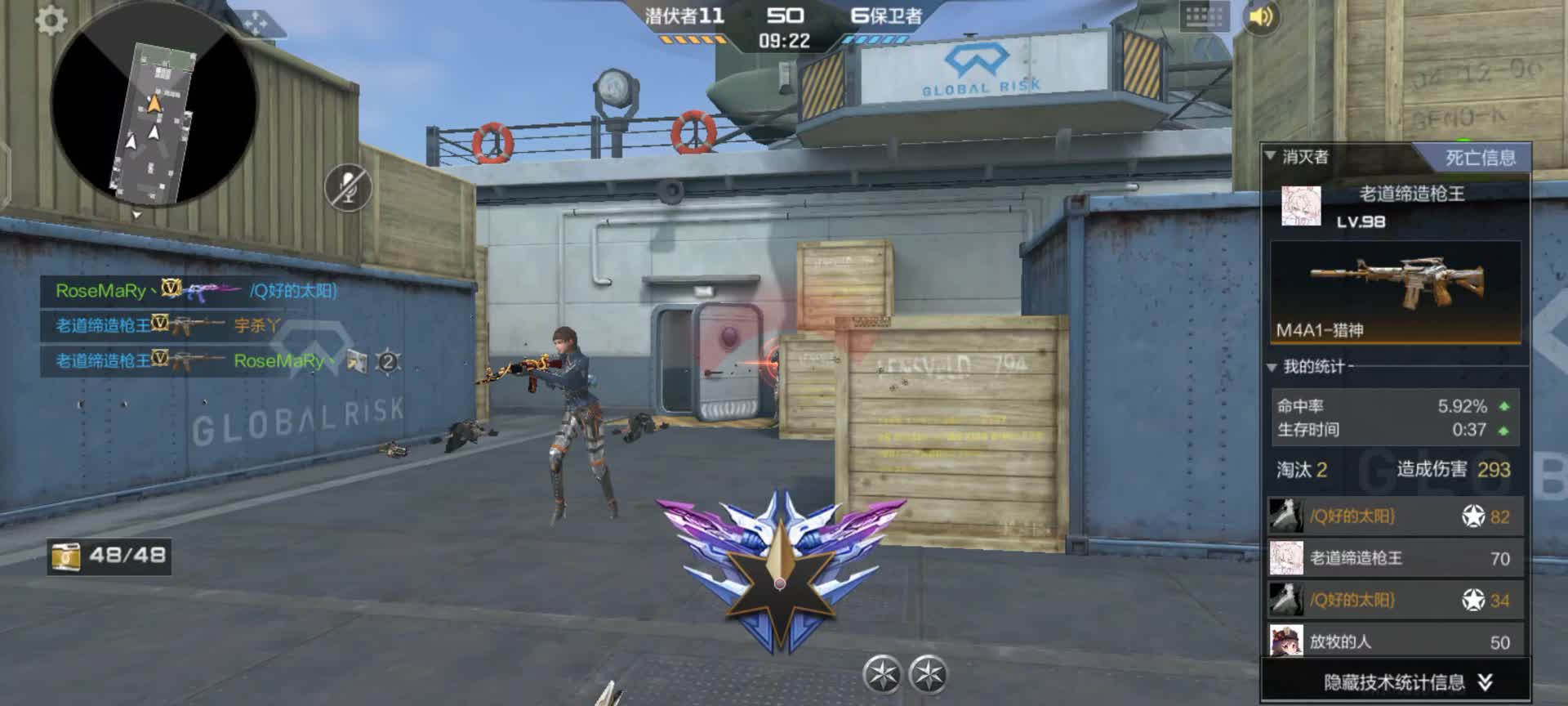Open the gear settings icon
Viewport: 1568px width, 706px height.
pyautogui.click(x=51, y=20)
